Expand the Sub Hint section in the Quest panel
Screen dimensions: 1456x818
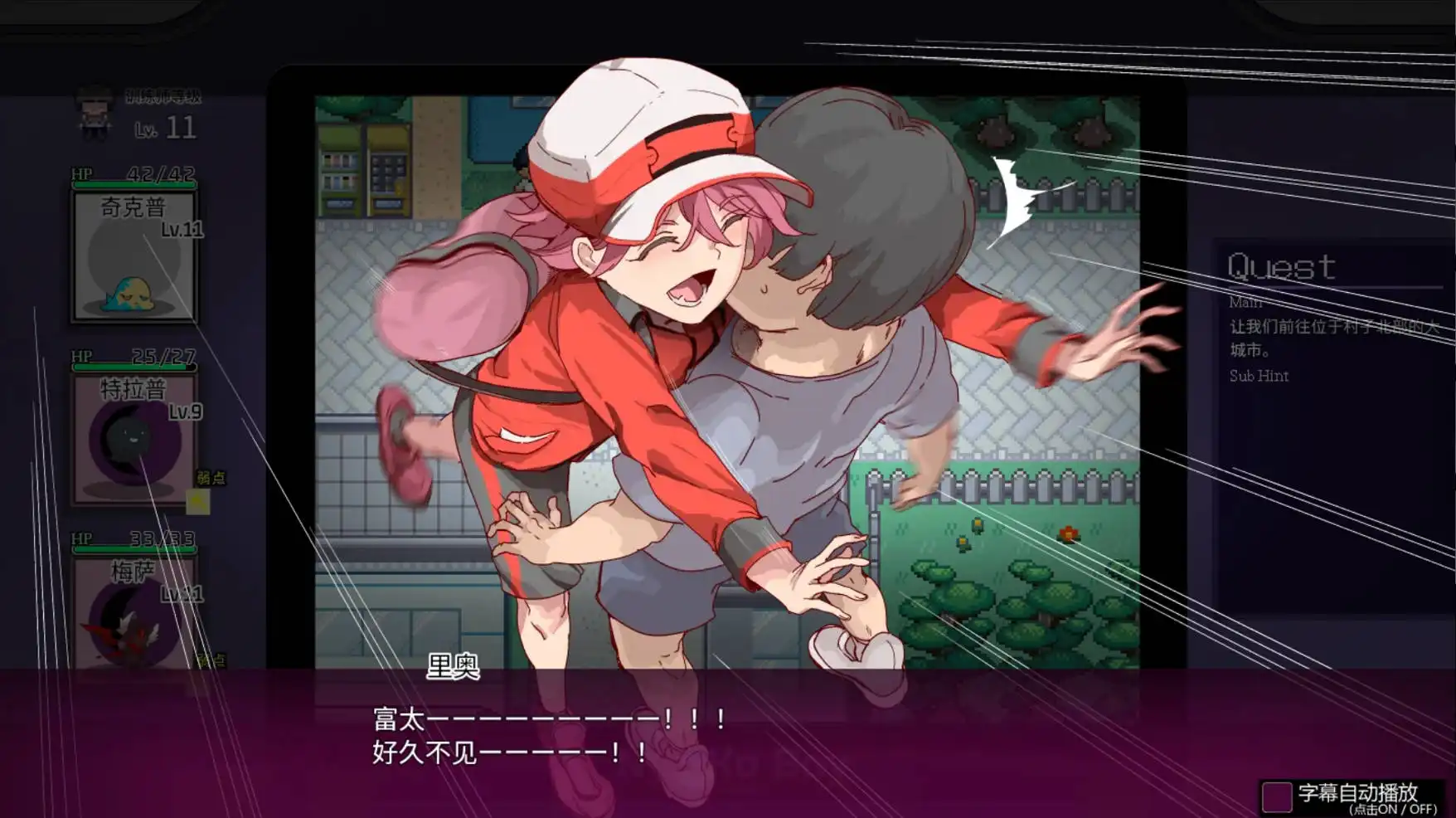point(1259,376)
